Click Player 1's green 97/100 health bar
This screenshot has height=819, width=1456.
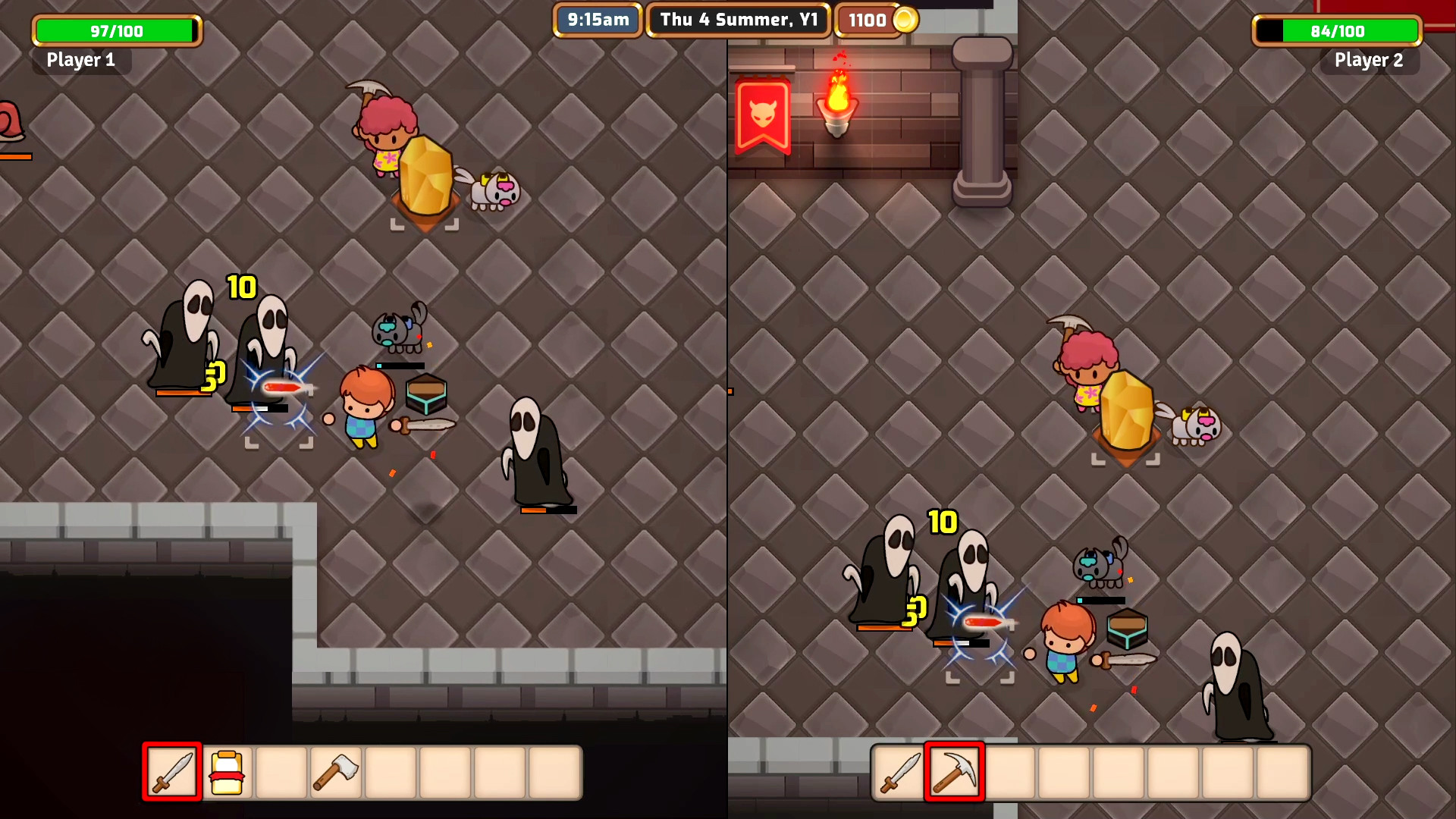click(116, 30)
